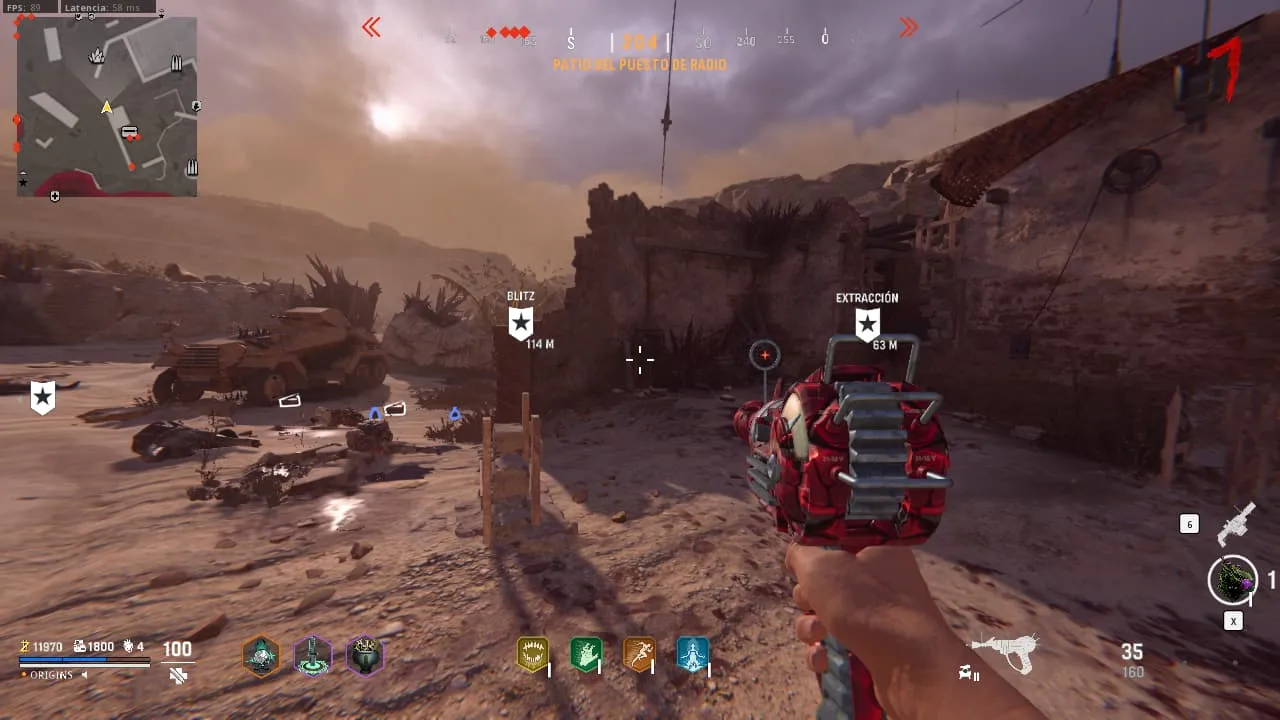Select the green perk shield icon
The image size is (1280, 720).
coord(585,655)
